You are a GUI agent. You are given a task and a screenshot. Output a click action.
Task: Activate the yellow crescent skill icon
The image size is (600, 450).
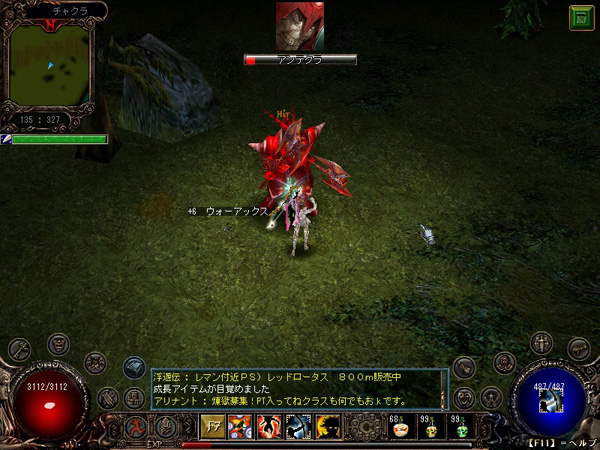pos(327,427)
